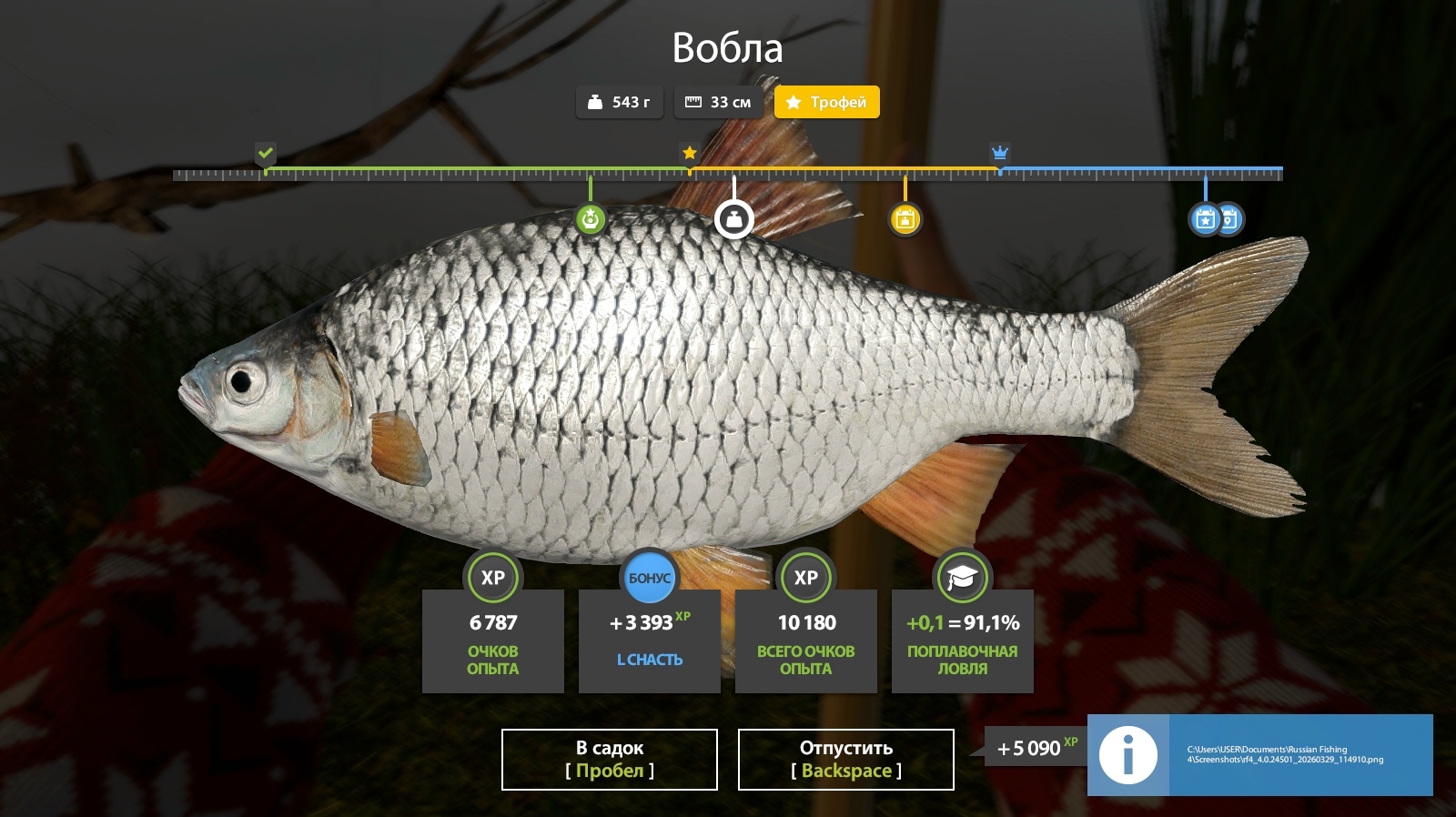Open the screenshot saved notification
This screenshot has height=817, width=1456.
pos(1259,754)
